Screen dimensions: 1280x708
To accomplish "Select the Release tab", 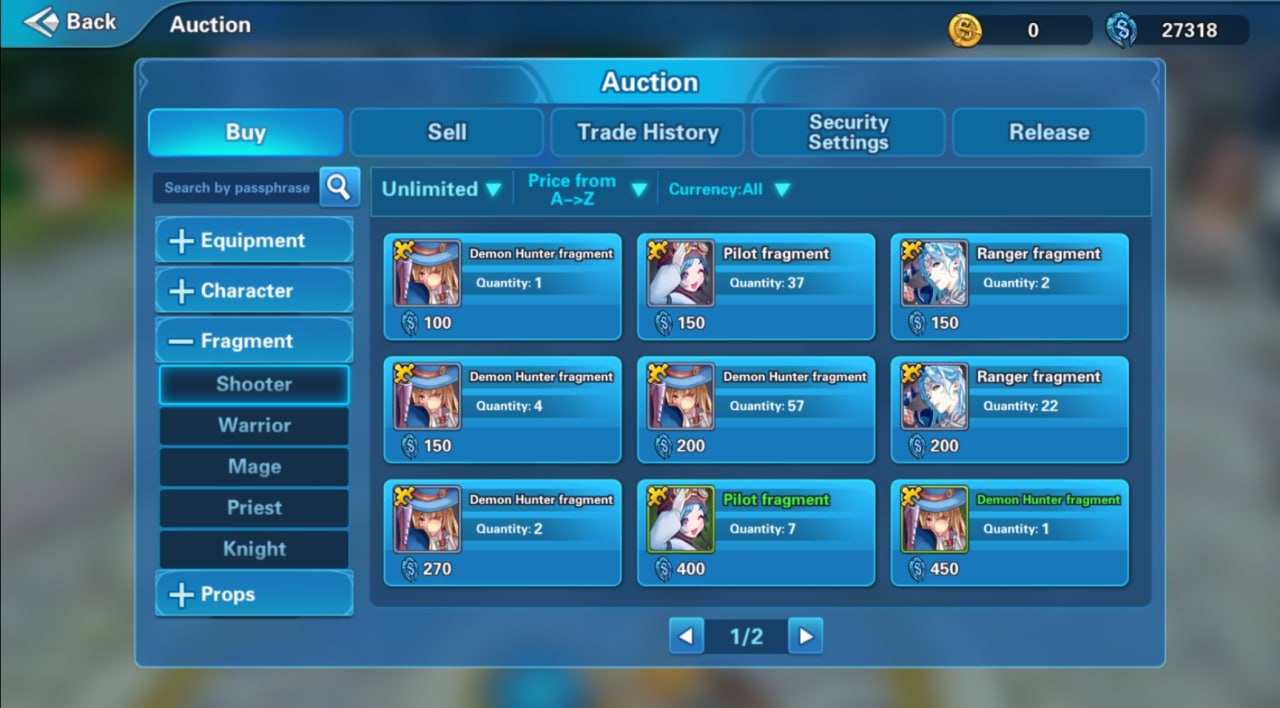I will coord(1048,132).
